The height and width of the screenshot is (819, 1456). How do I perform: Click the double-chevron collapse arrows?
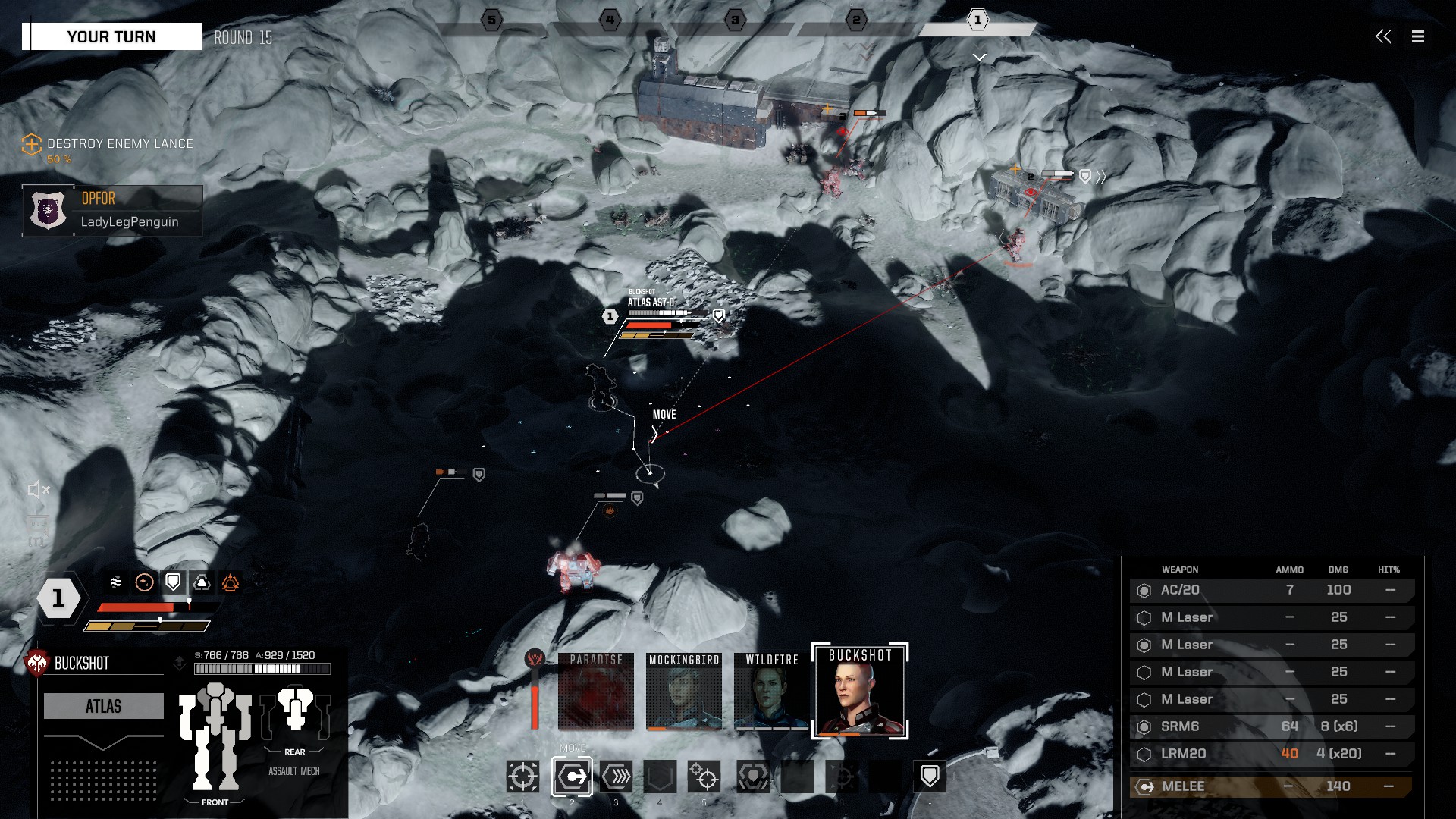tap(1383, 36)
